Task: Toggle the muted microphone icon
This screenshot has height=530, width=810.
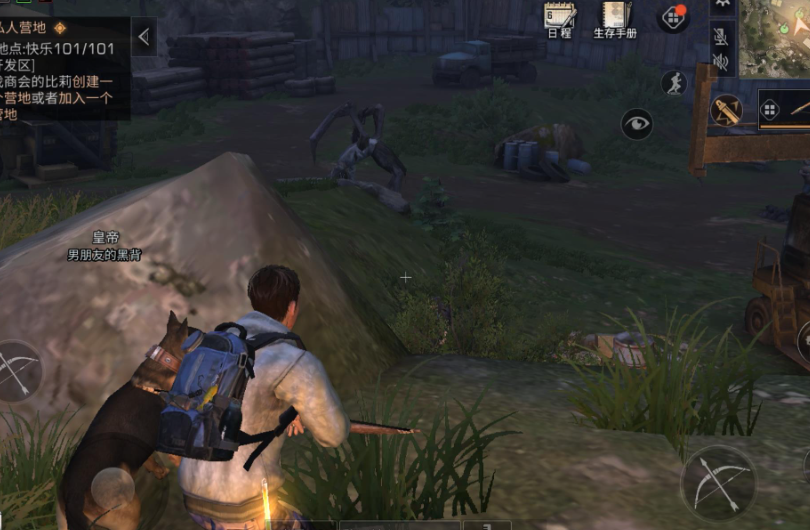Action: click(721, 35)
